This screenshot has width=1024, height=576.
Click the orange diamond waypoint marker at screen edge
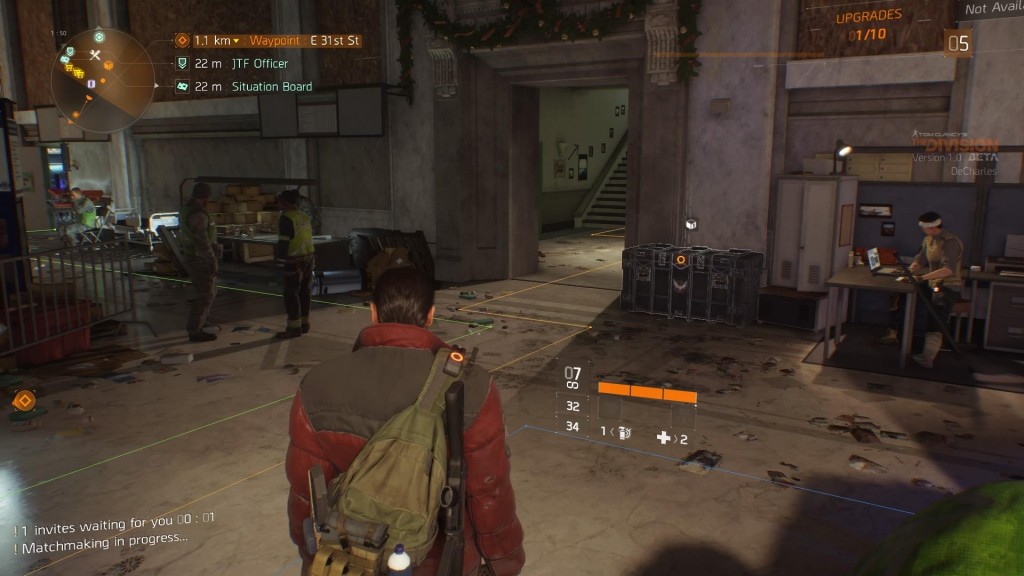[24, 401]
